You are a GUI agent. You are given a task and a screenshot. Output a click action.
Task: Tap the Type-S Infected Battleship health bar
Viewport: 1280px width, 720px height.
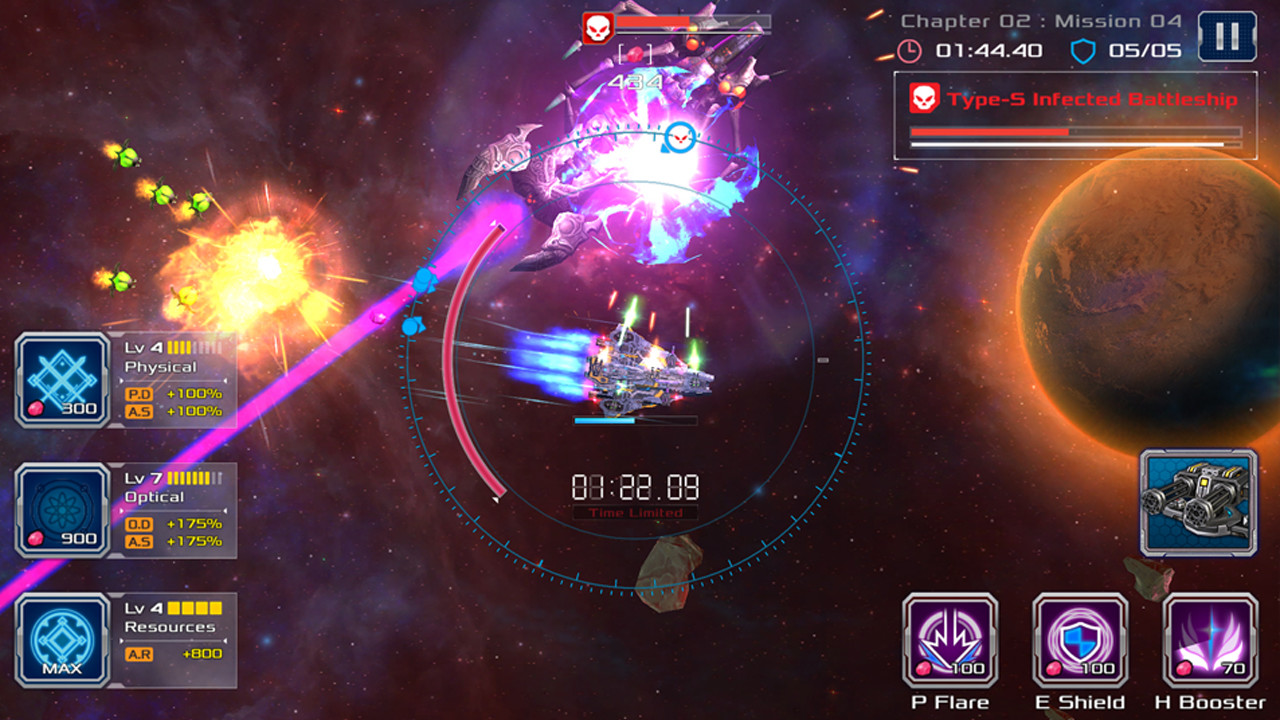1073,133
